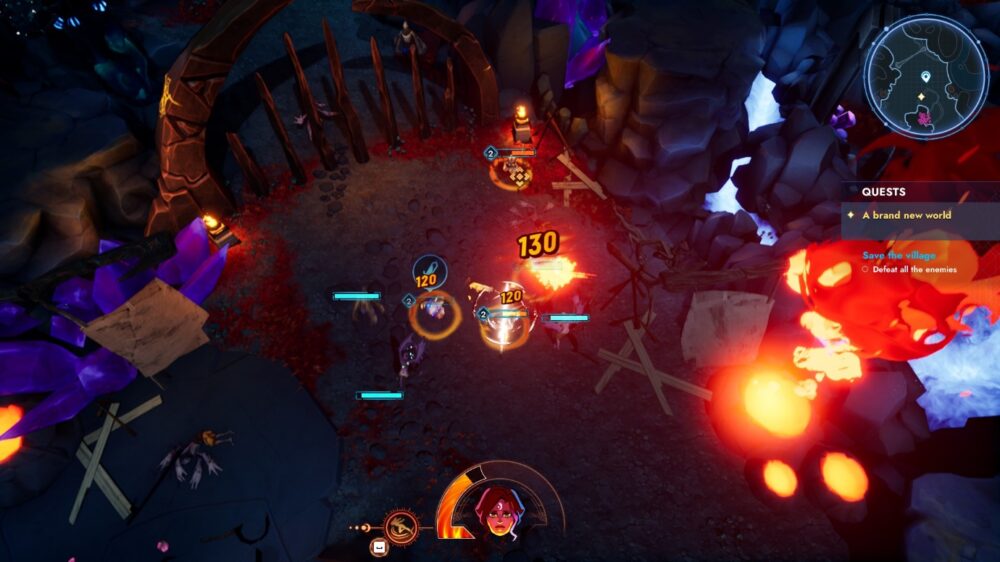
Task: Click the white location pin on the minimap
Action: point(926,77)
